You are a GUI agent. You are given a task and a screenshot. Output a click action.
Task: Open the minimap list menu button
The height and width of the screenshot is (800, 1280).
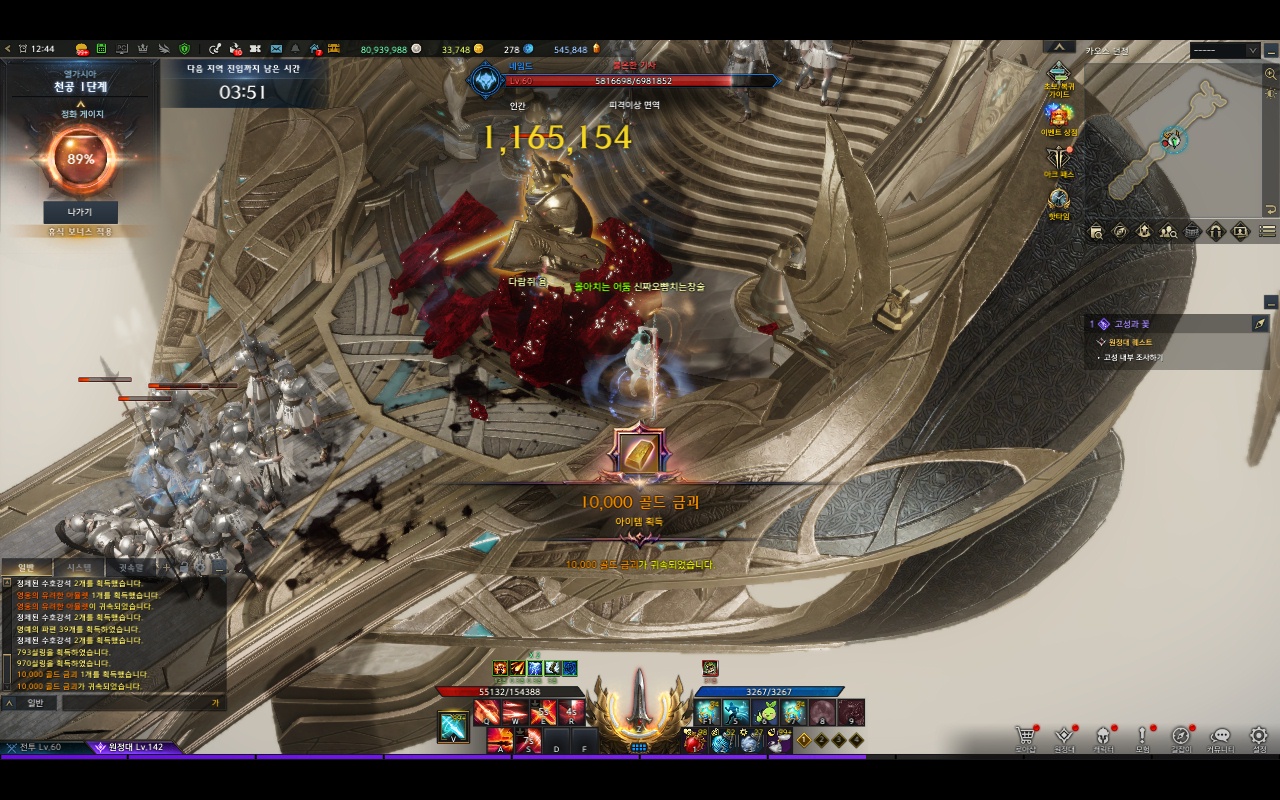1267,231
